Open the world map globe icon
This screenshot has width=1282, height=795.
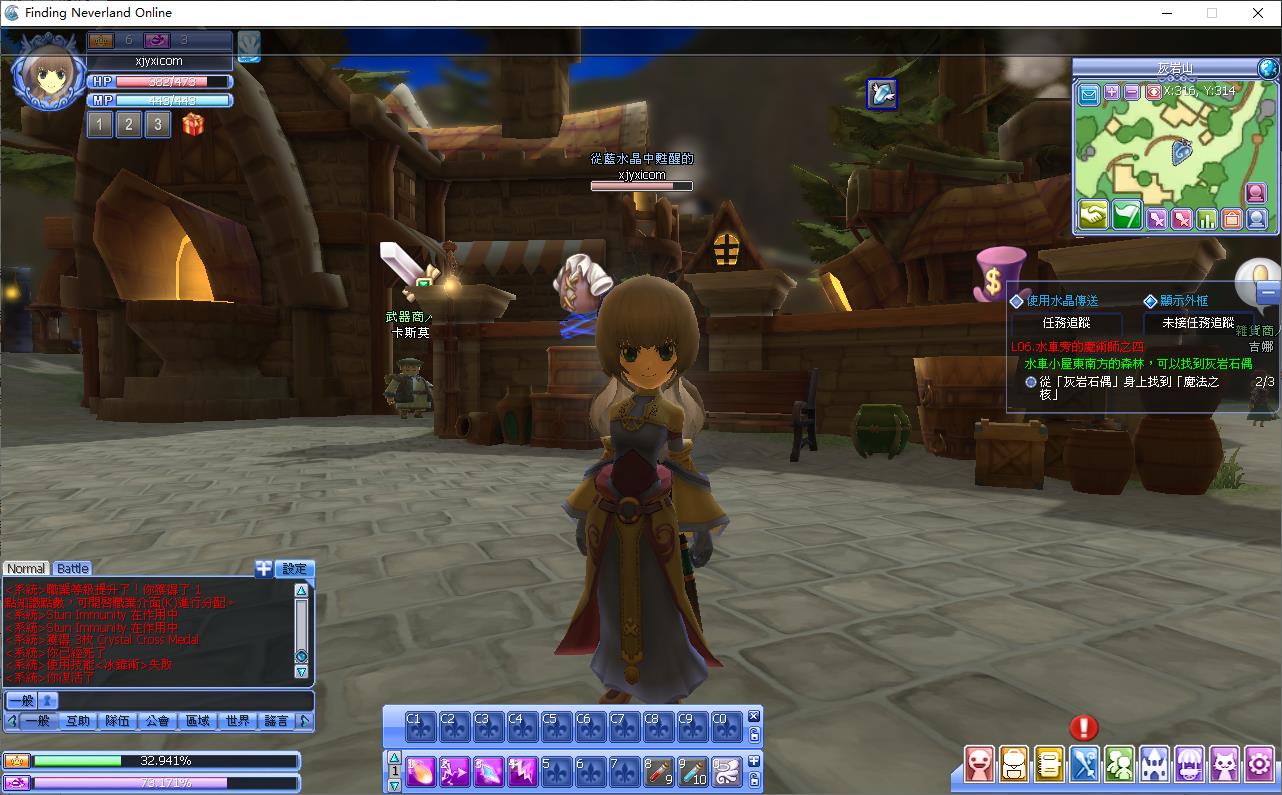click(1268, 68)
